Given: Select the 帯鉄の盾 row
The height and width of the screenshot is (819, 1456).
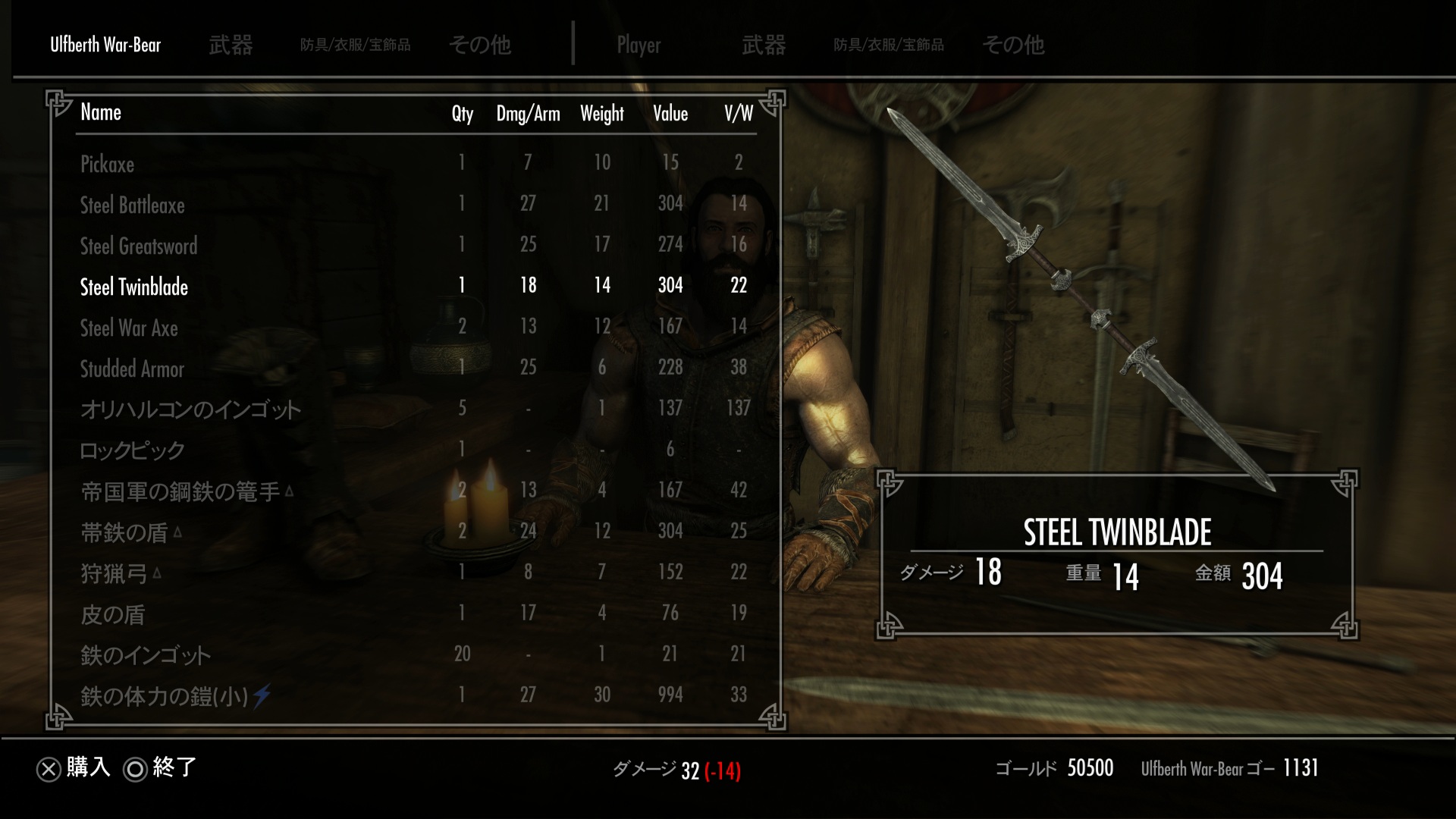Looking at the screenshot, I should pos(124,532).
